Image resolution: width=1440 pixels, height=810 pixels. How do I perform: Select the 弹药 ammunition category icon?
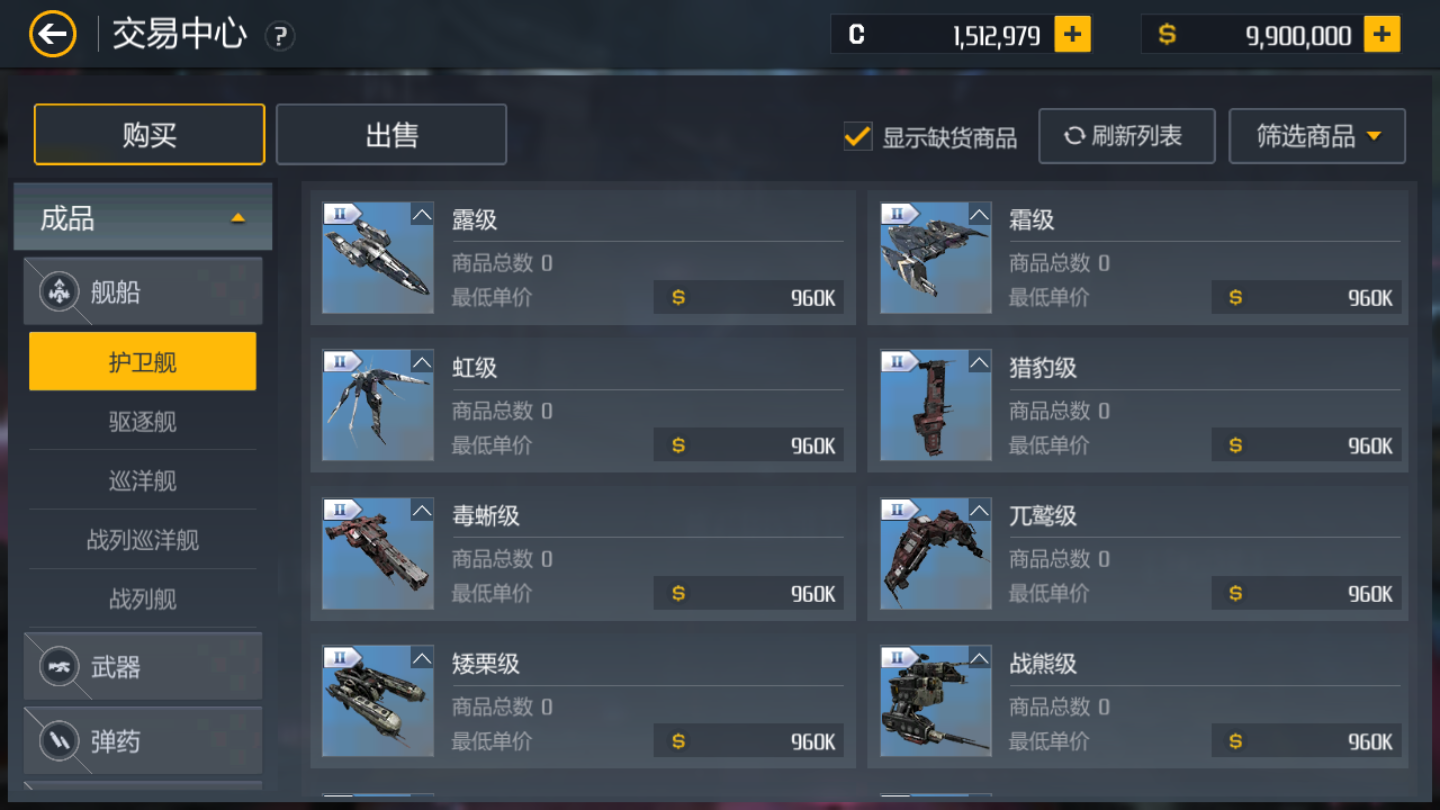coord(60,741)
